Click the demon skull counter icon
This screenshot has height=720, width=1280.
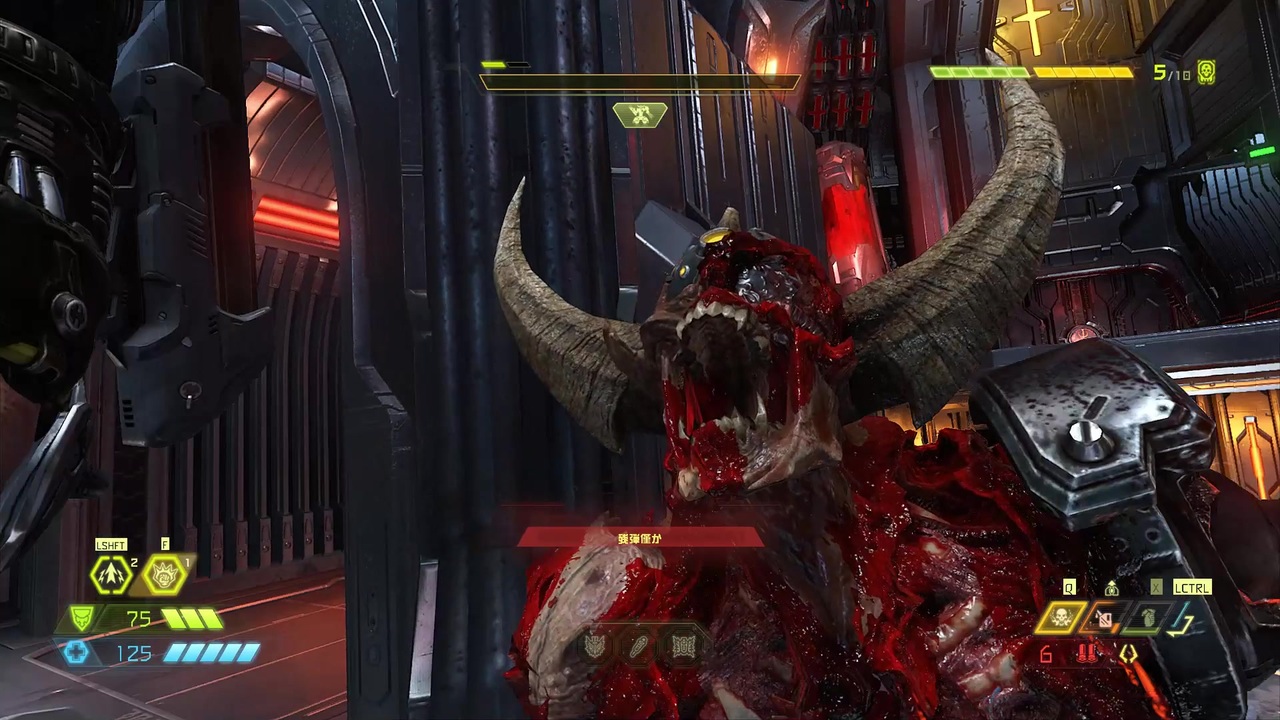click(1206, 72)
